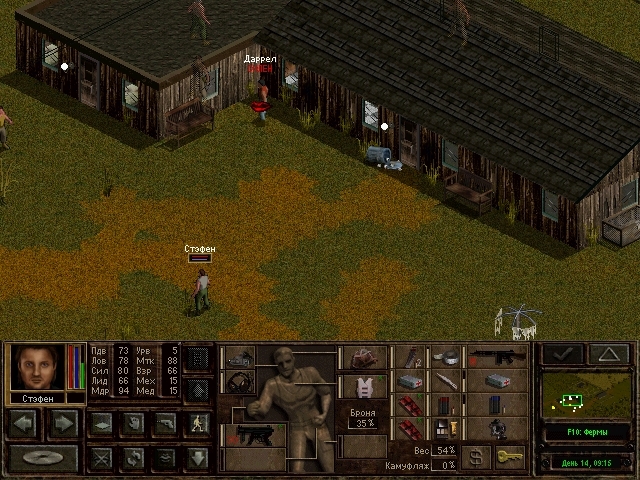The height and width of the screenshot is (480, 640).
Task: Click the hand action button
Action: pos(133,423)
